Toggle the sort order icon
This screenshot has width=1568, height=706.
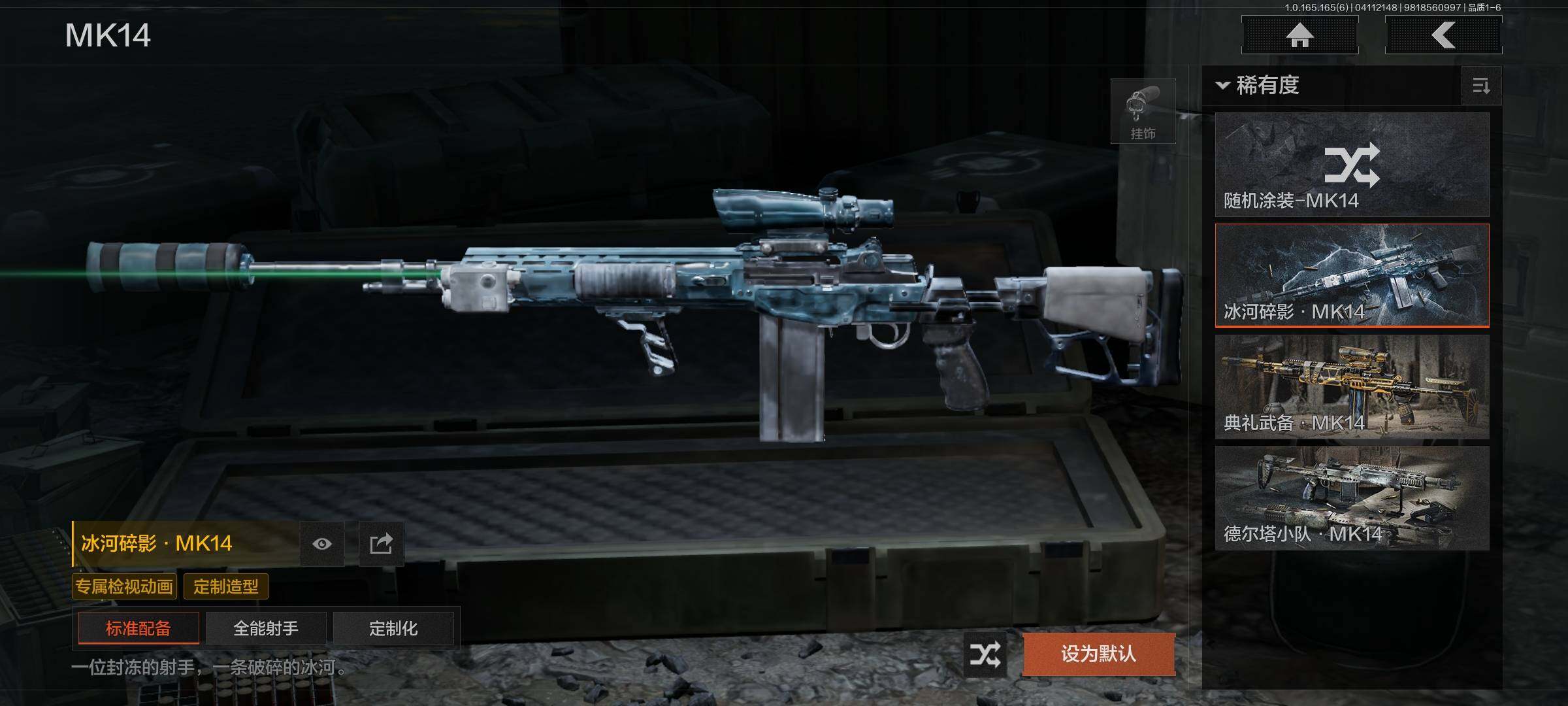pyautogui.click(x=1481, y=86)
